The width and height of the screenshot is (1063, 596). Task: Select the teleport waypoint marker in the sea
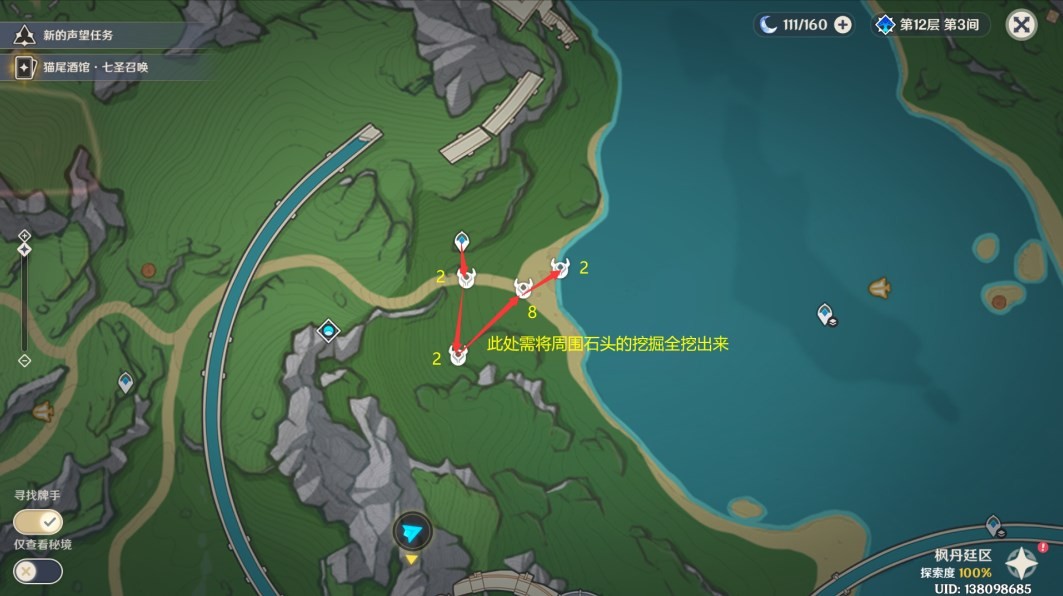point(825,314)
